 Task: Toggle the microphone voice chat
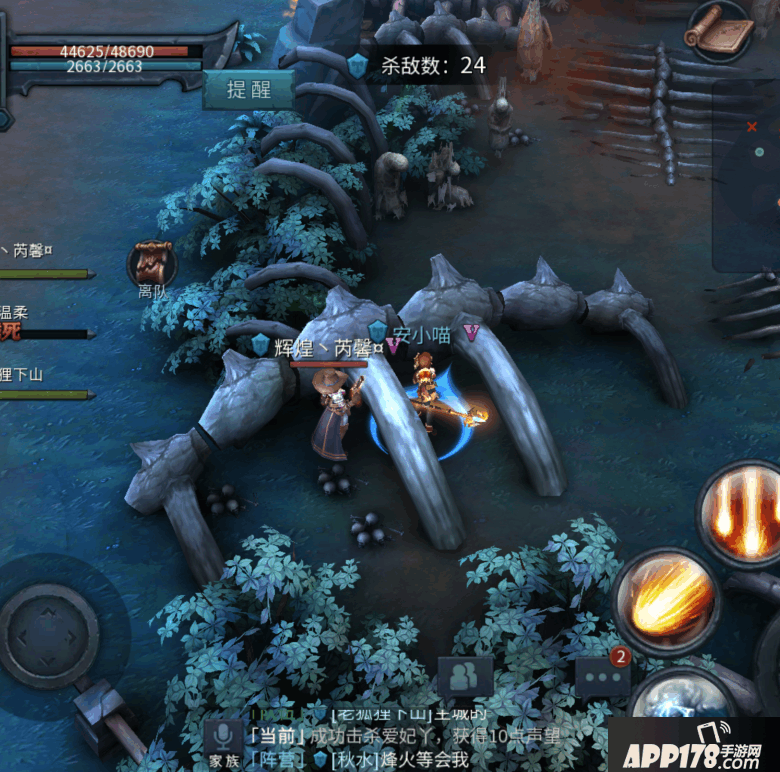[x=221, y=738]
